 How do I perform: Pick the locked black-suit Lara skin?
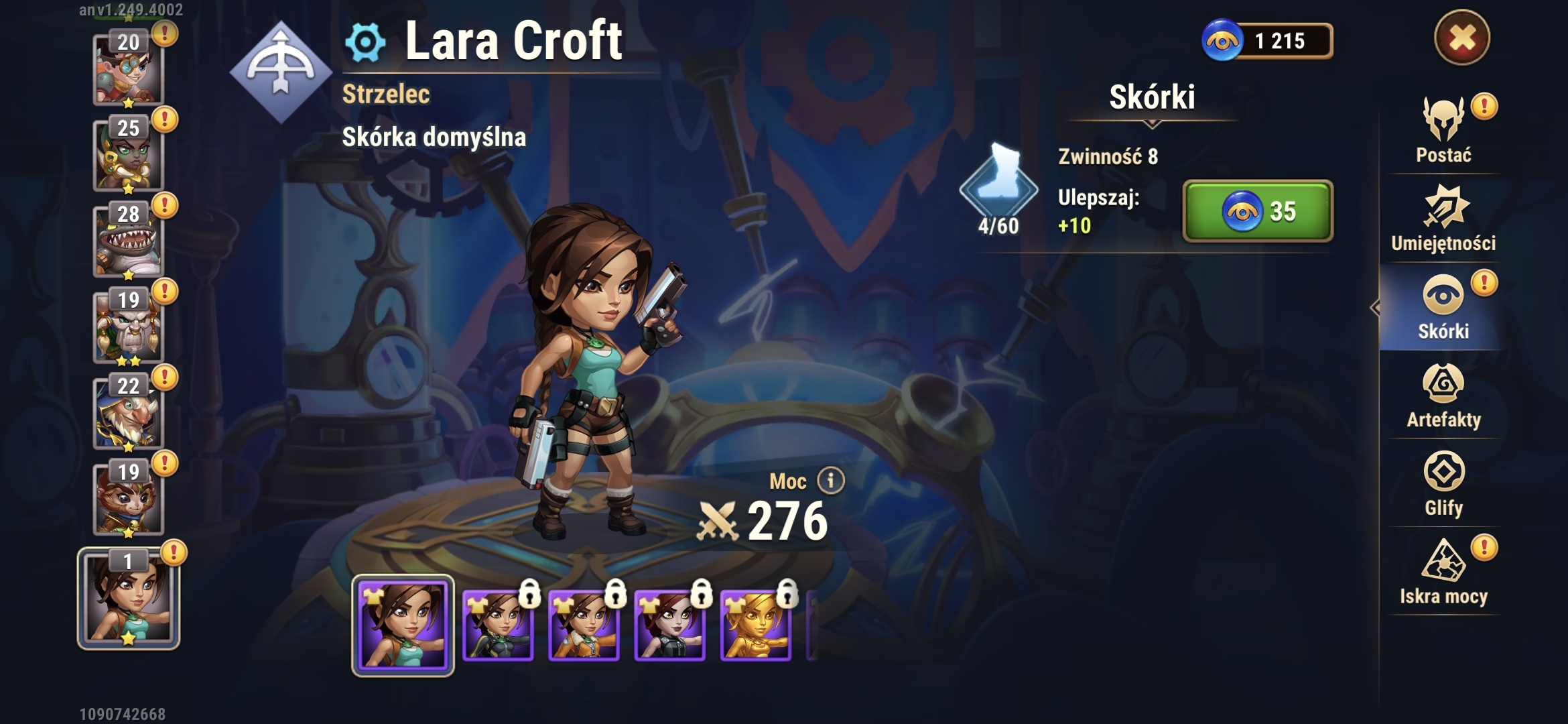click(498, 625)
